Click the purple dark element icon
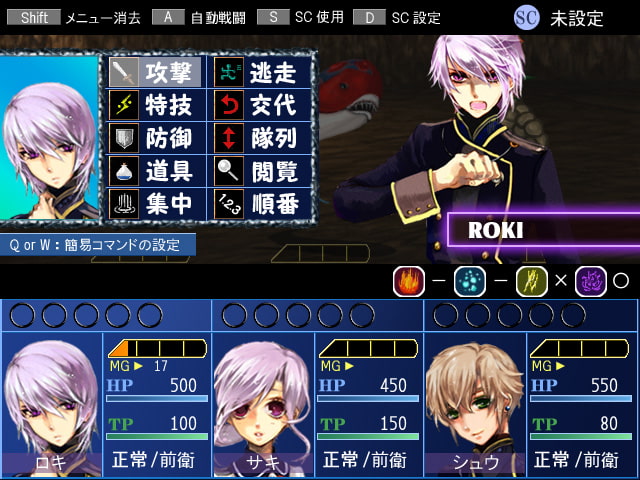The width and height of the screenshot is (640, 480). tap(591, 281)
